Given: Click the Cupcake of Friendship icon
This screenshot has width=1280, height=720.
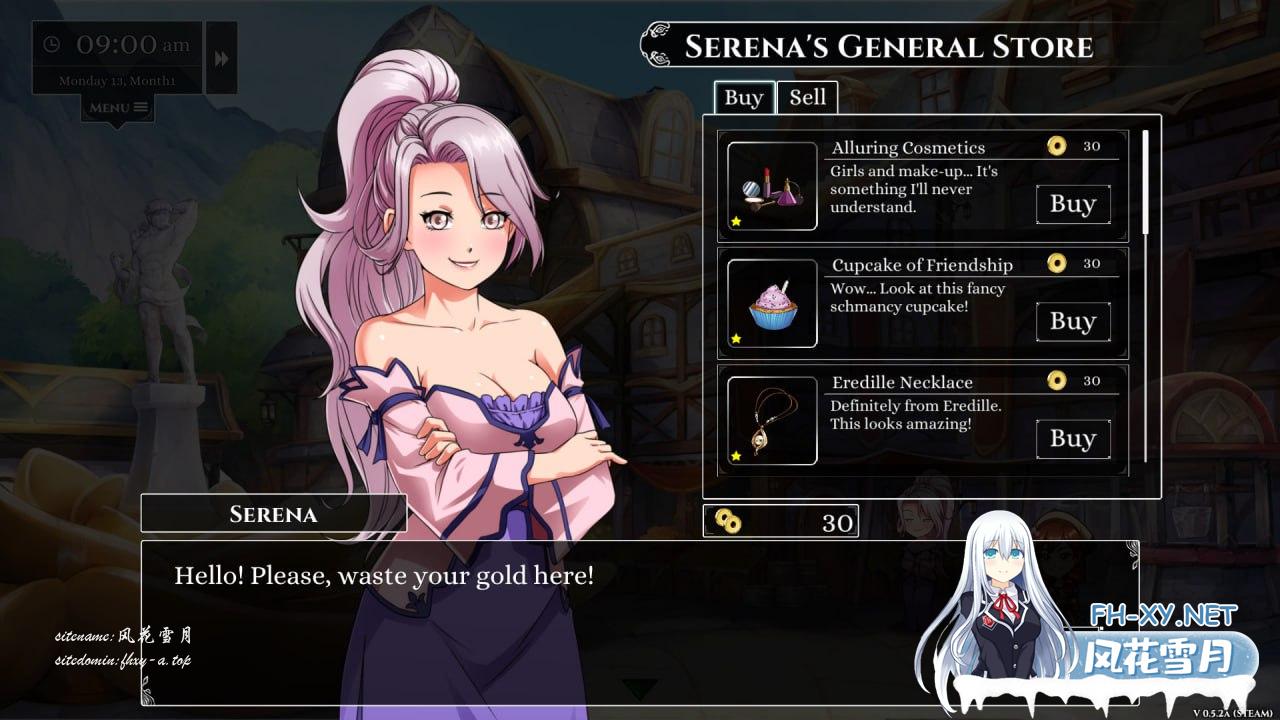Looking at the screenshot, I should click(772, 303).
